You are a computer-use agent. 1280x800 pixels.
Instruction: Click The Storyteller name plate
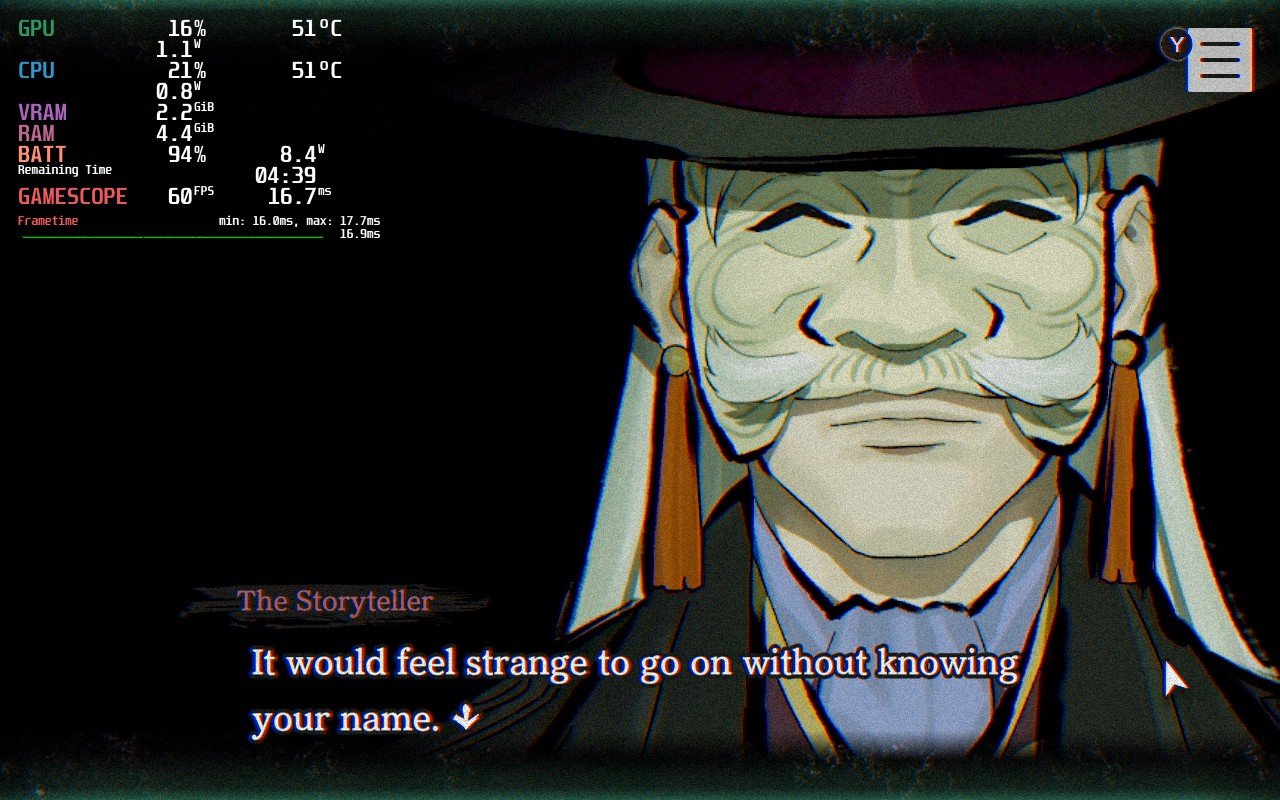334,601
